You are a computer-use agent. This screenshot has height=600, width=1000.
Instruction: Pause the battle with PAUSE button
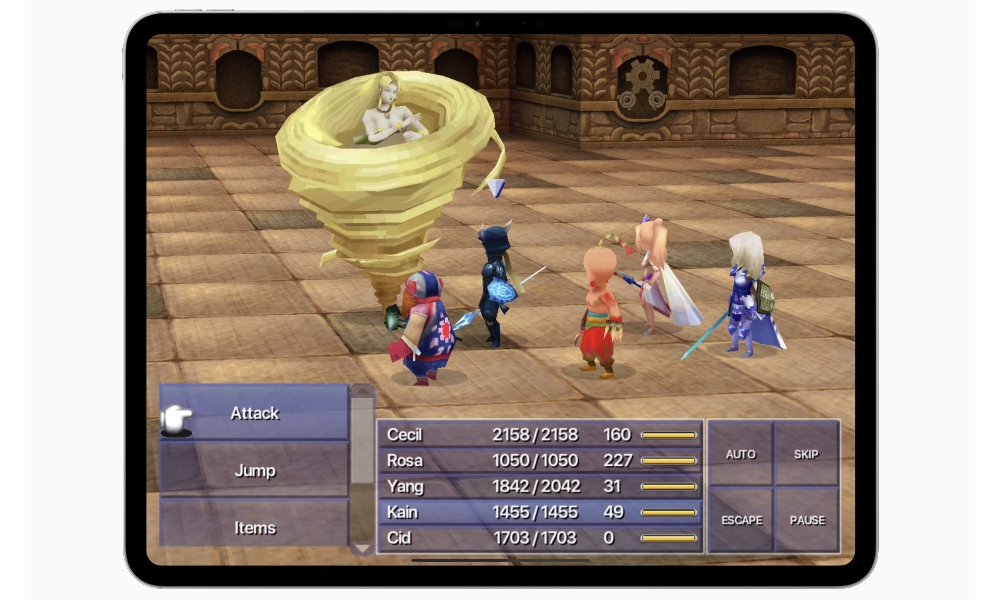point(806,520)
